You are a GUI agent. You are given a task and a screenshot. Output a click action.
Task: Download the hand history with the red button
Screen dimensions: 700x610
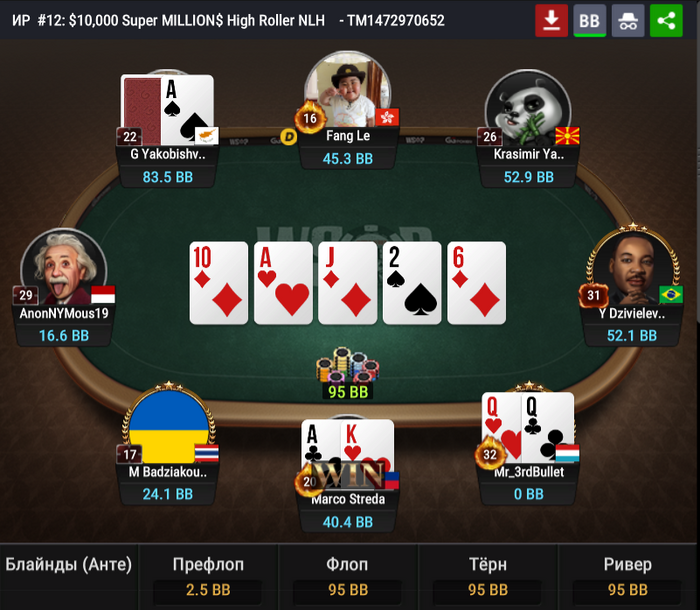551,20
